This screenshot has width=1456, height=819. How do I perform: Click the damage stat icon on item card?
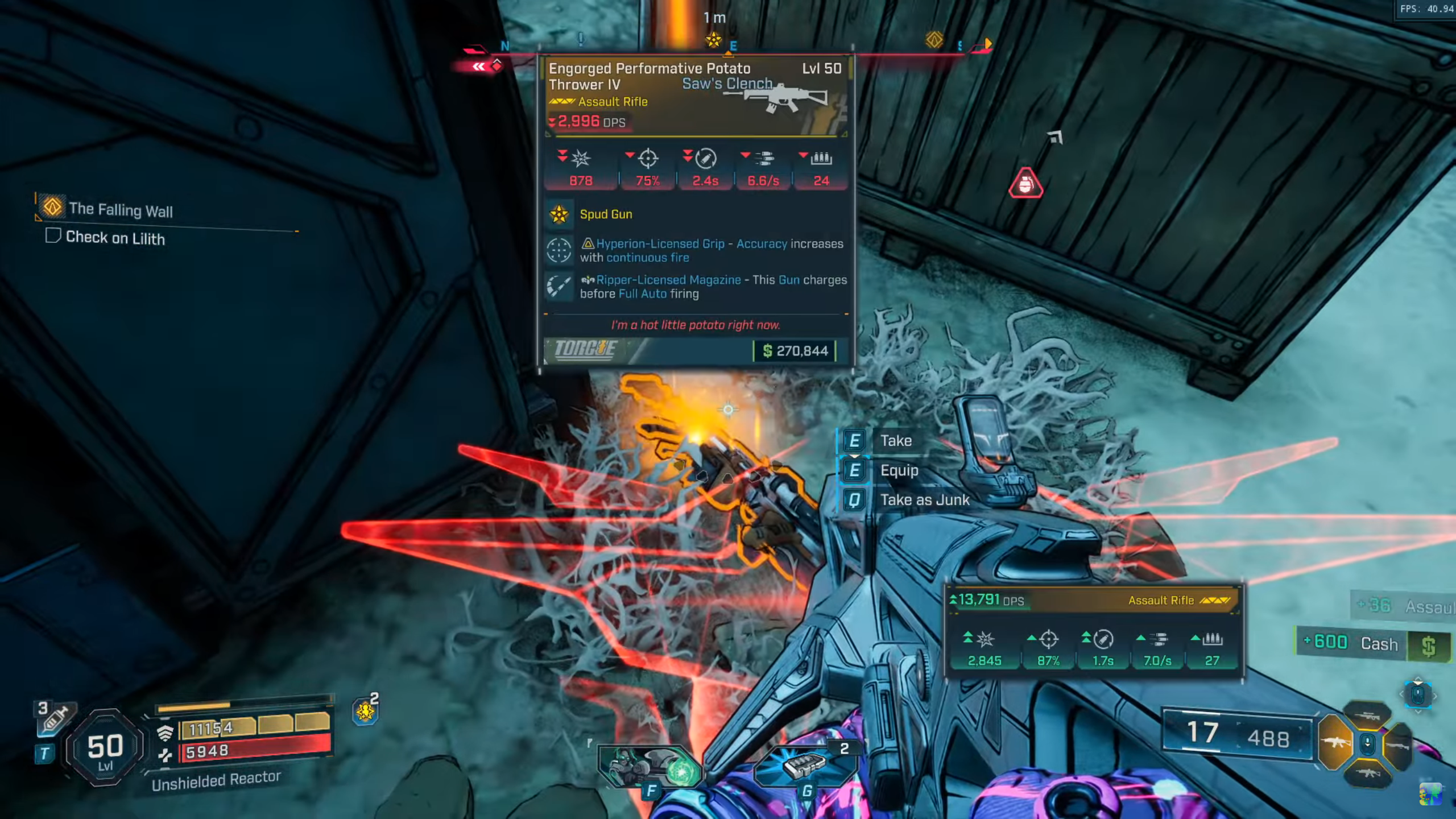(x=581, y=159)
